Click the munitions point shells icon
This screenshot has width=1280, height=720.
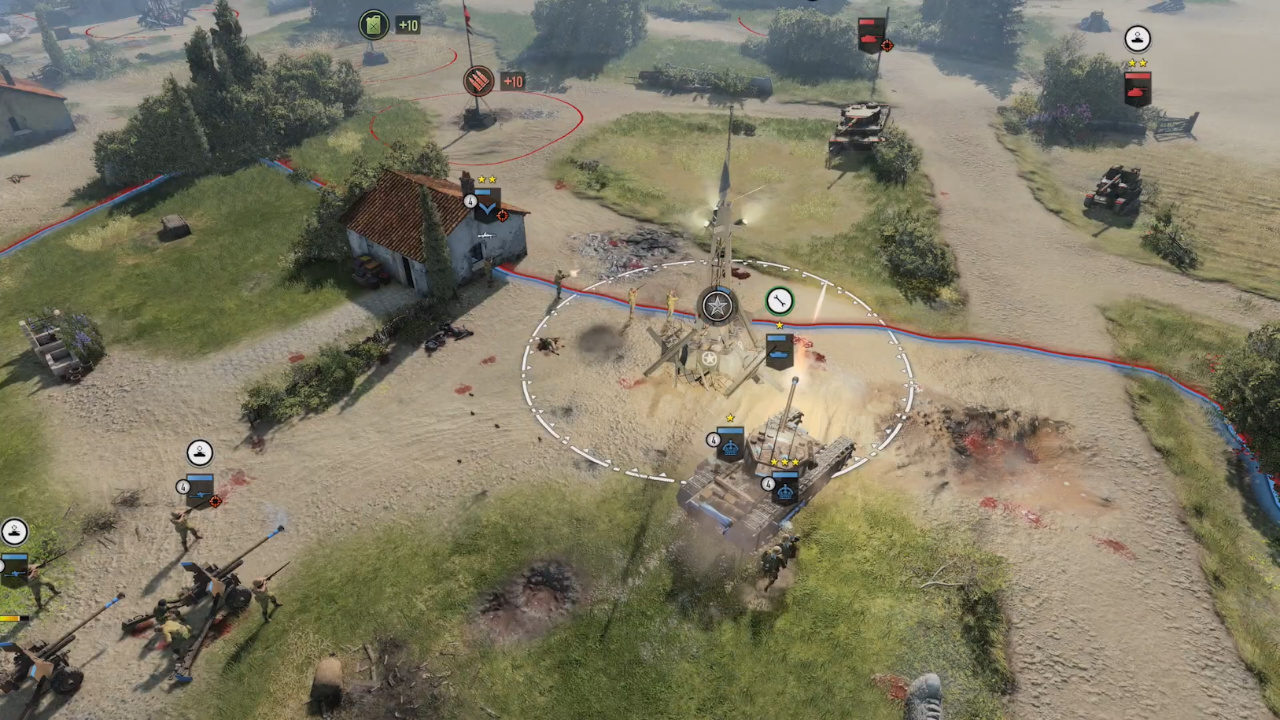point(479,81)
